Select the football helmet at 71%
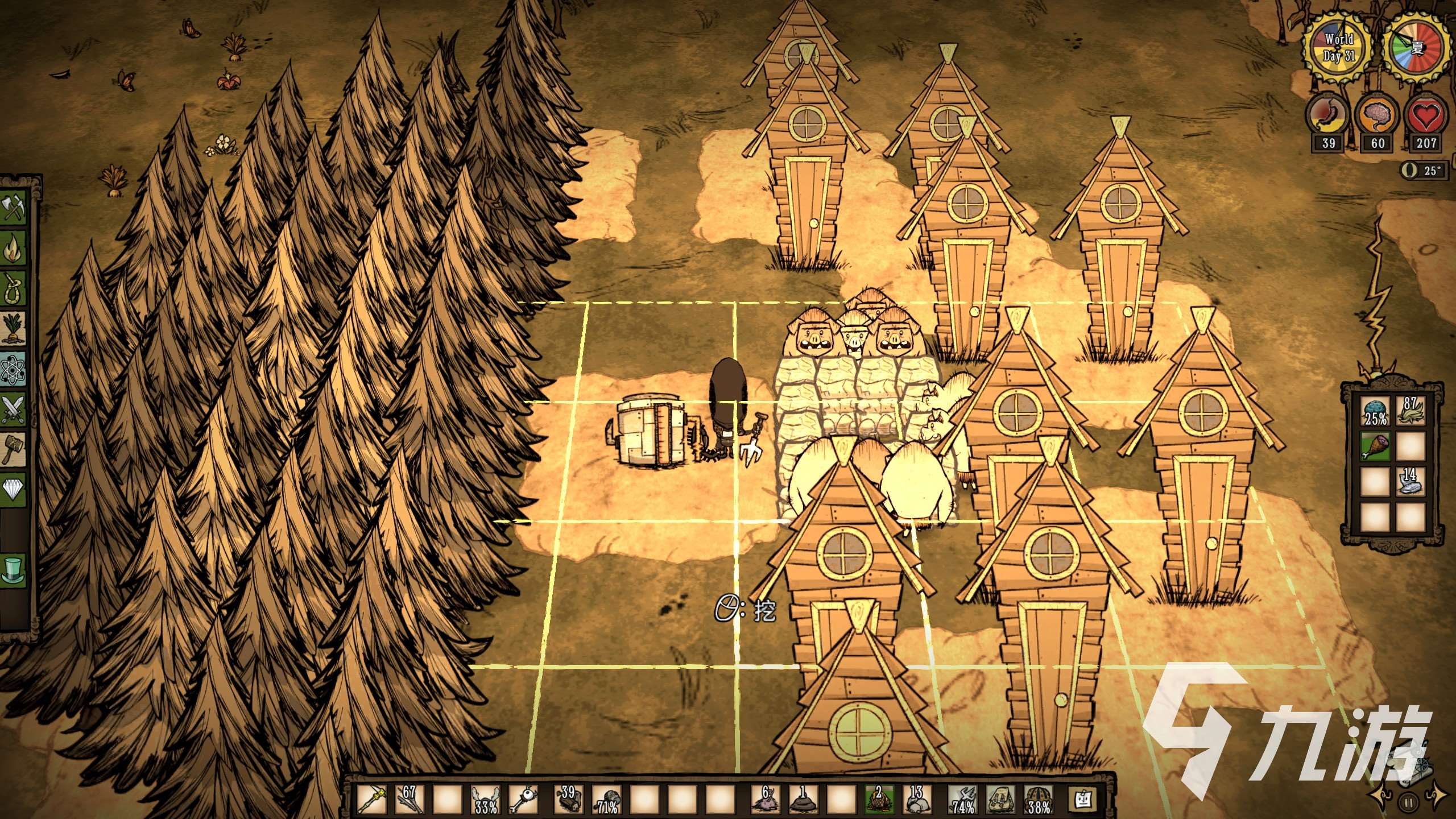This screenshot has height=819, width=1456. pyautogui.click(x=606, y=799)
